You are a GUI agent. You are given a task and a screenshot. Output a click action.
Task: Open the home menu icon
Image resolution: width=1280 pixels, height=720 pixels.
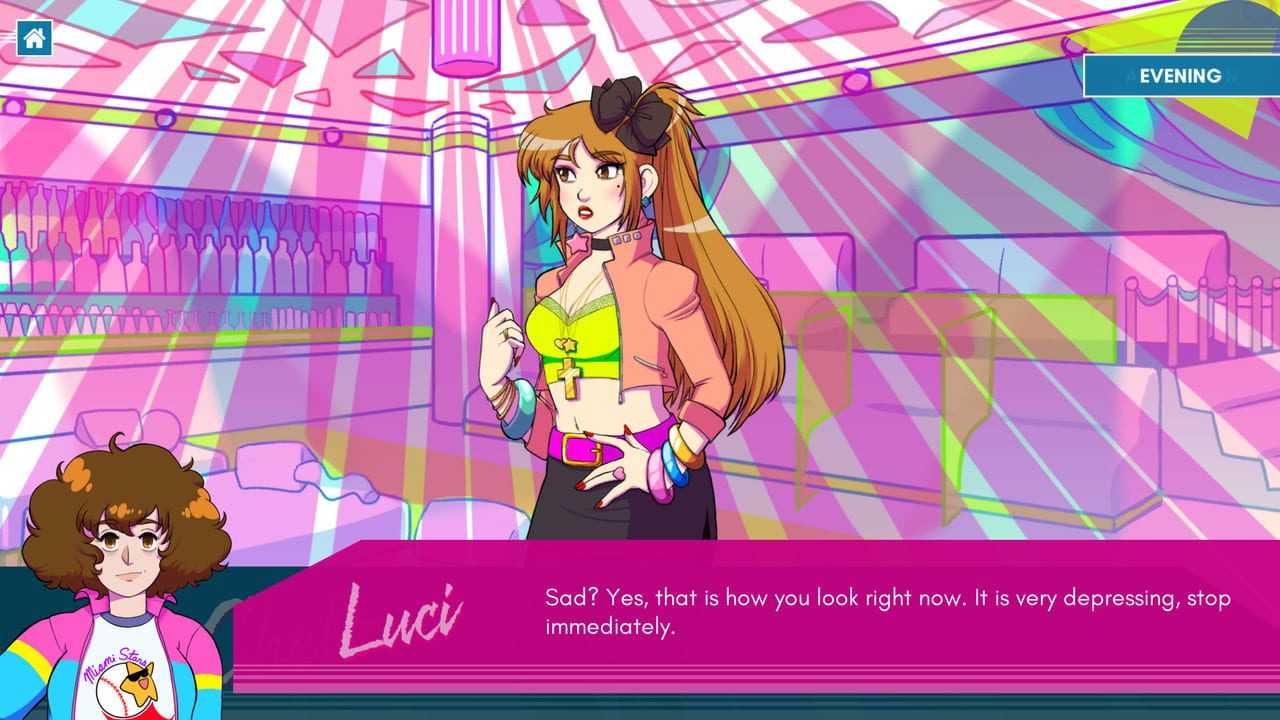(x=35, y=39)
